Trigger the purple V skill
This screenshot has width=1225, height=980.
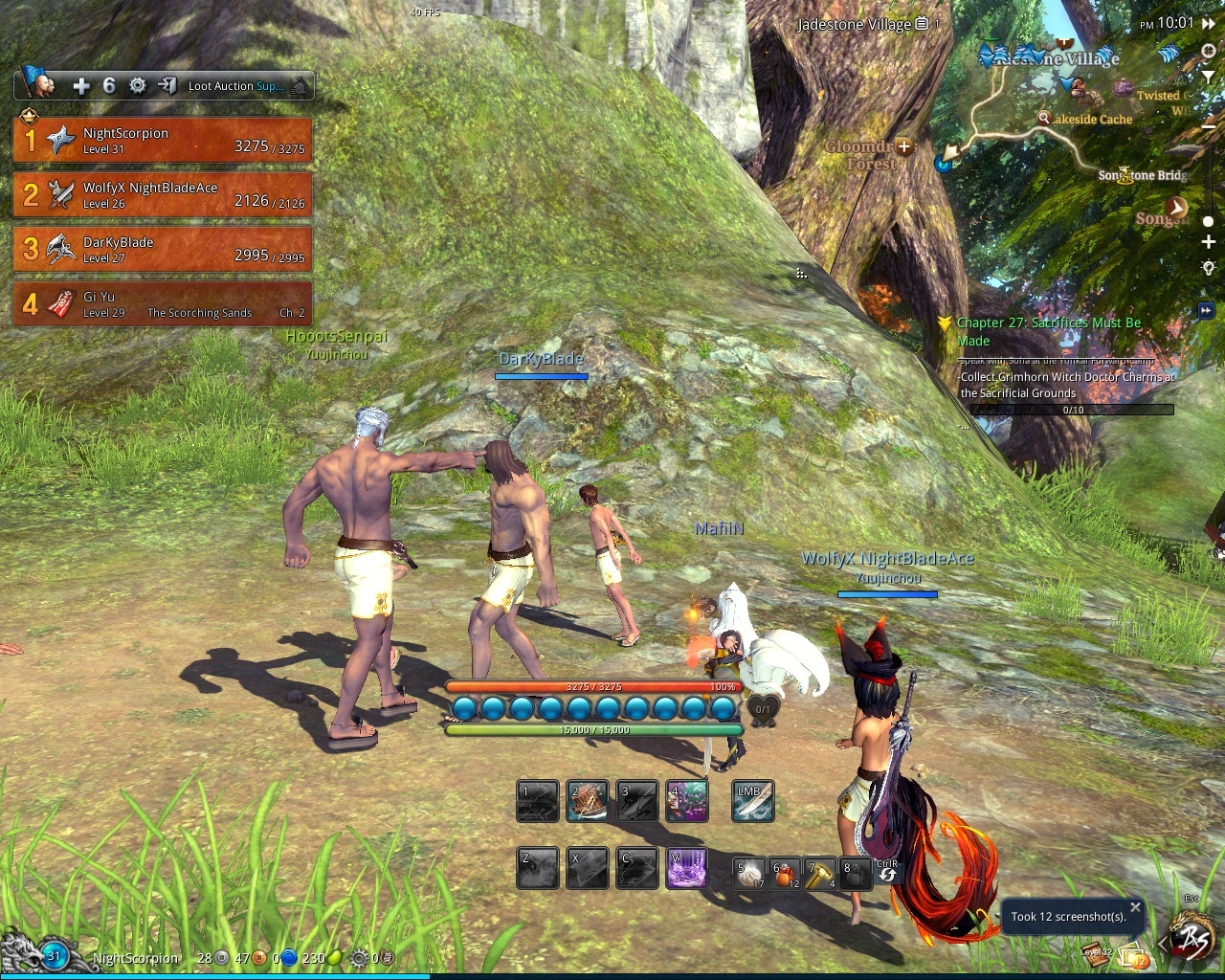(x=686, y=869)
